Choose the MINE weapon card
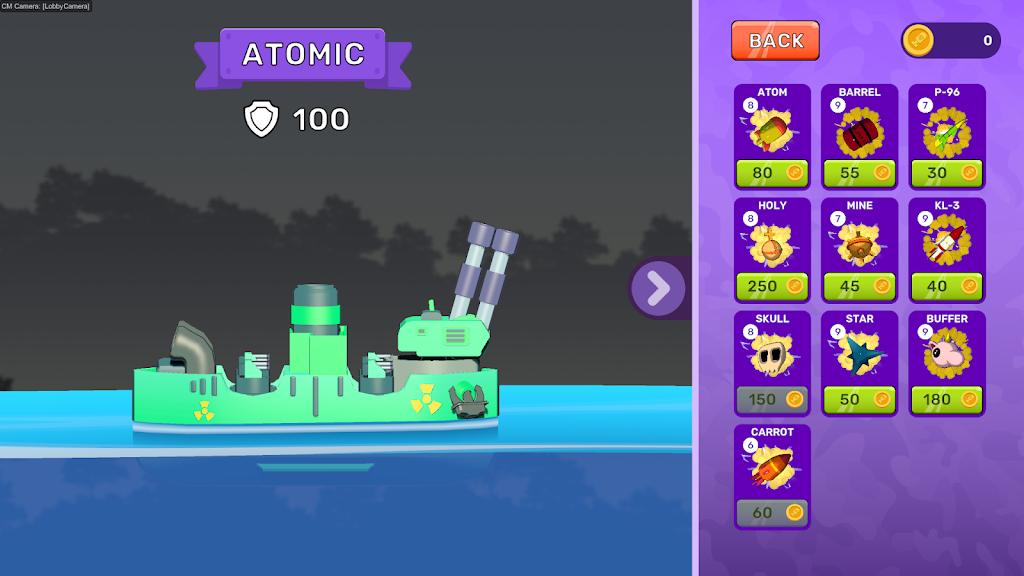Image resolution: width=1024 pixels, height=576 pixels. tap(859, 240)
